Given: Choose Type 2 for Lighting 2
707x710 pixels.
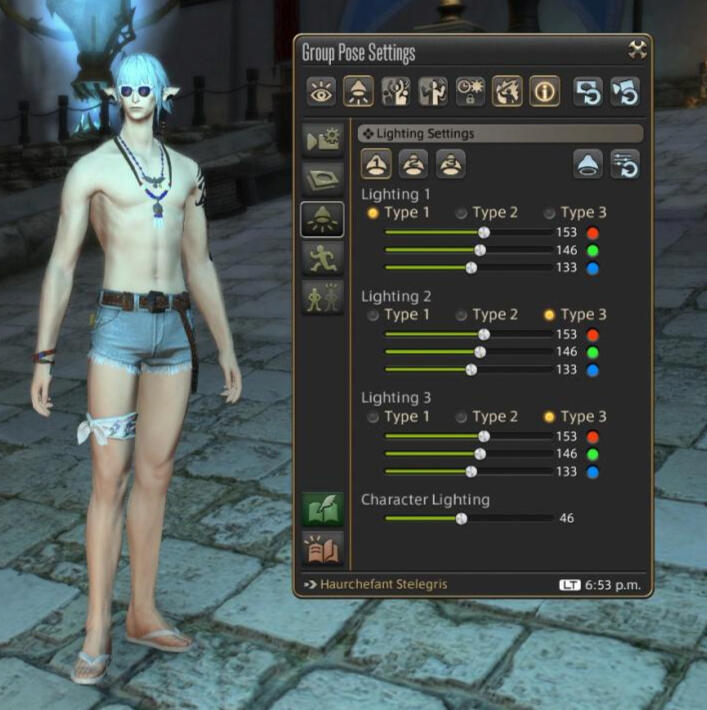Looking at the screenshot, I should tap(461, 315).
